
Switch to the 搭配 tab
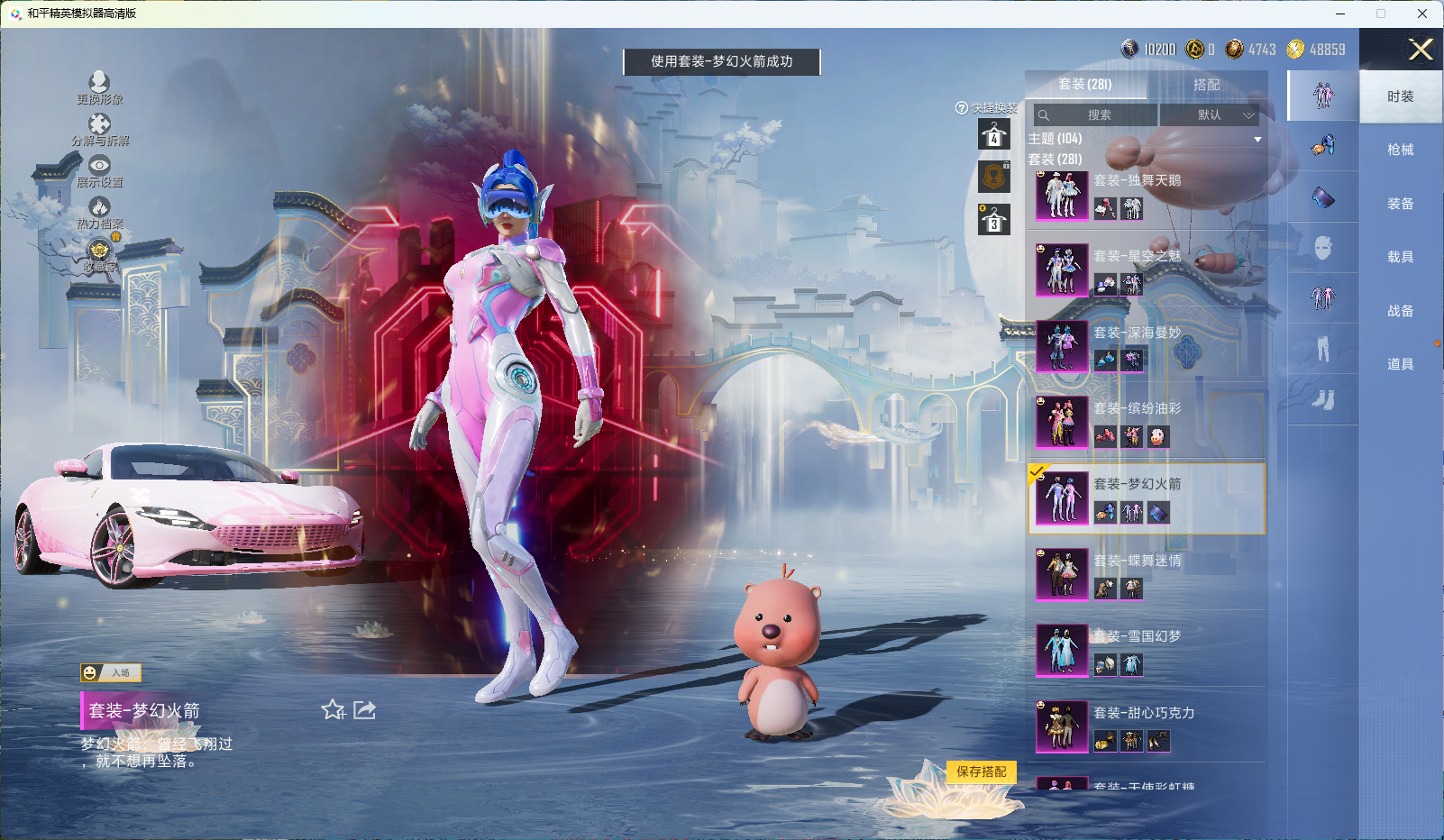(x=1206, y=85)
